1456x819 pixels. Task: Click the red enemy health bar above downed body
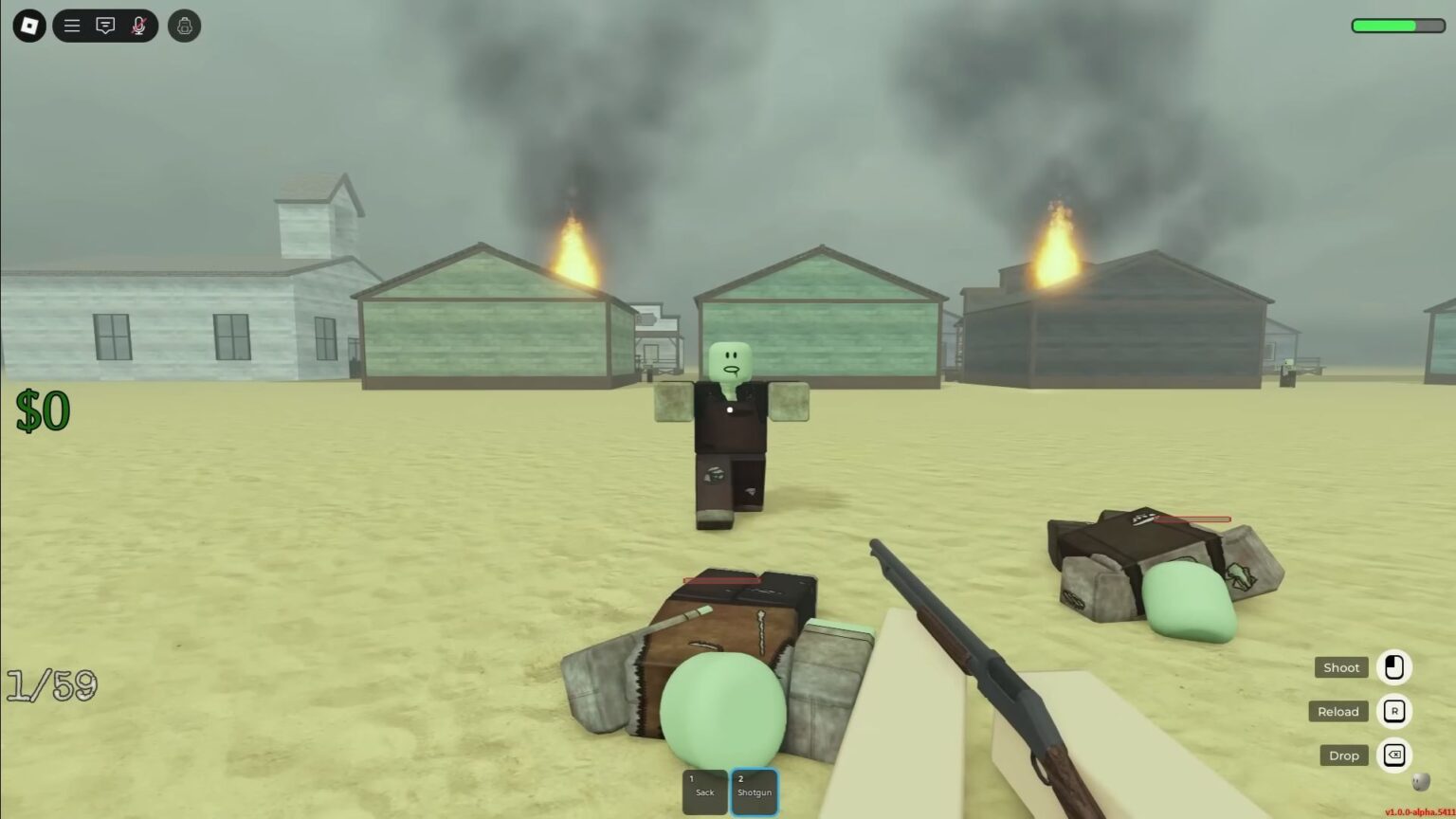tap(1190, 519)
